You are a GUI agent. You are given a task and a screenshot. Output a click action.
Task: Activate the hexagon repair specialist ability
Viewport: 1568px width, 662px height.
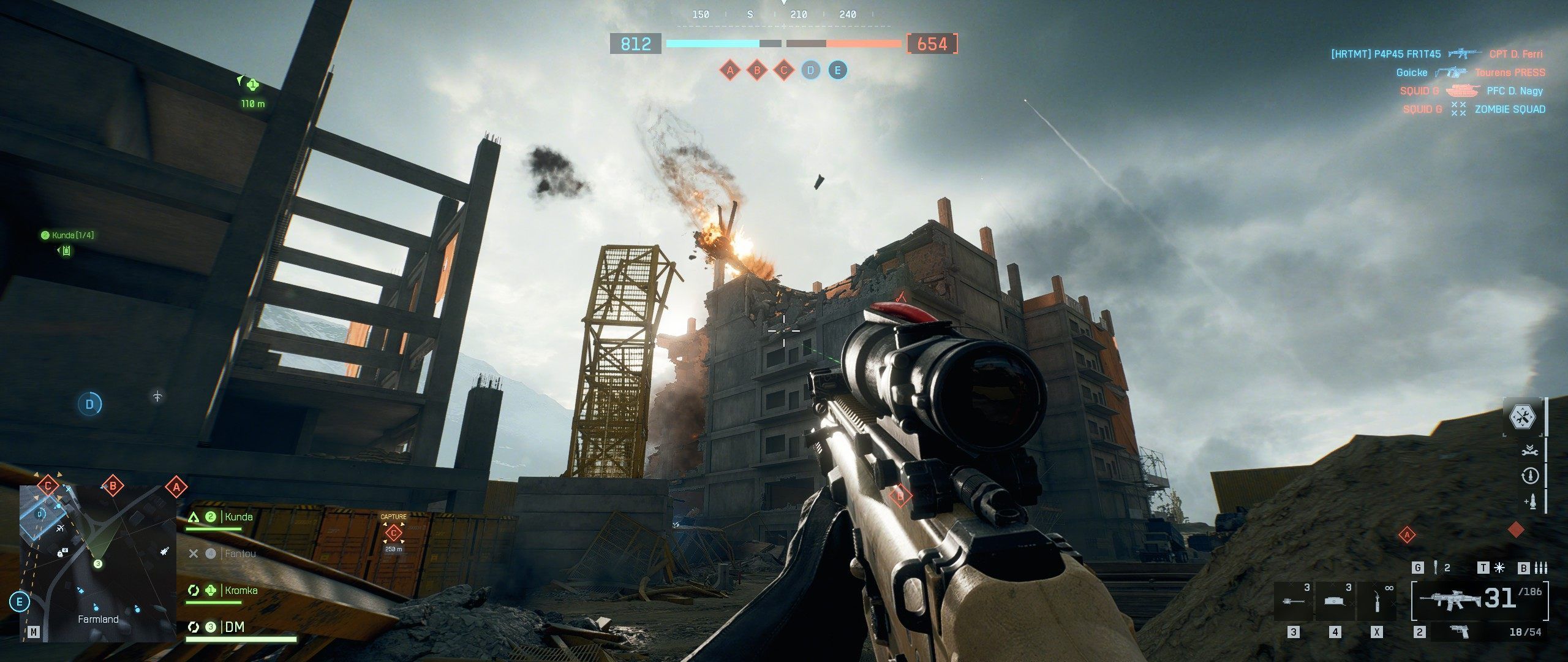[x=1523, y=417]
